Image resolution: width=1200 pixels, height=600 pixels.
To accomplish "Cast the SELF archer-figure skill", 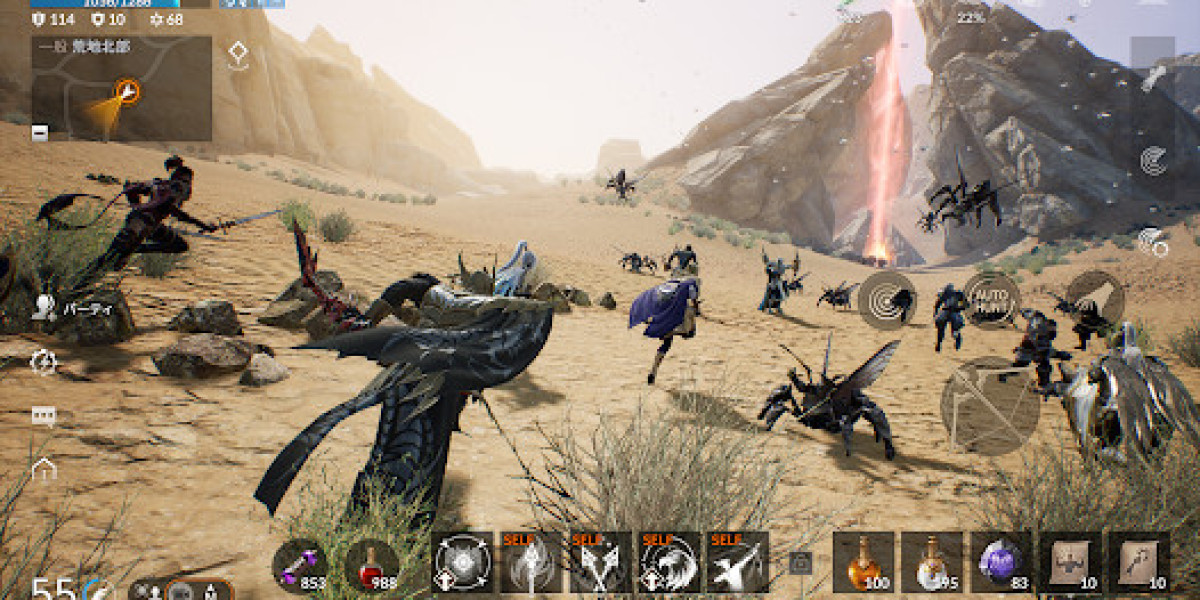I will click(738, 562).
